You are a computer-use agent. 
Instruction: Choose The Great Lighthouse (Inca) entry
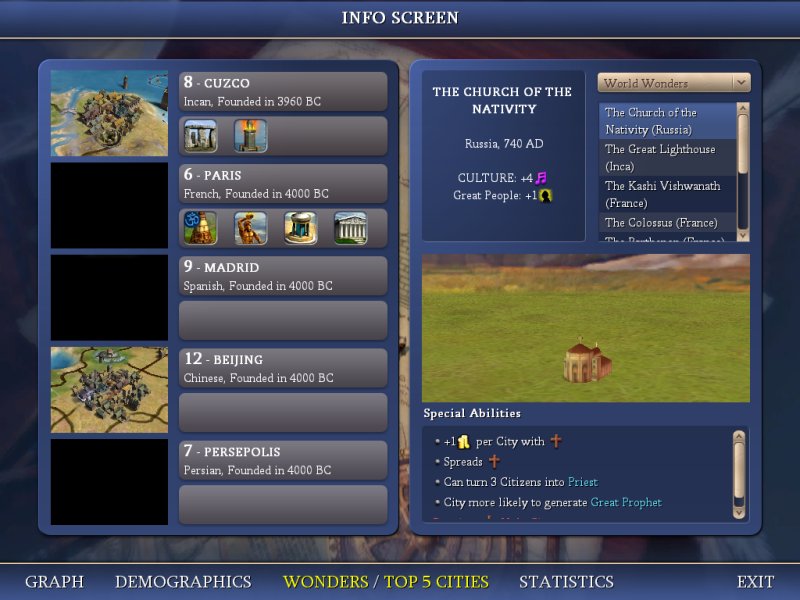click(667, 157)
